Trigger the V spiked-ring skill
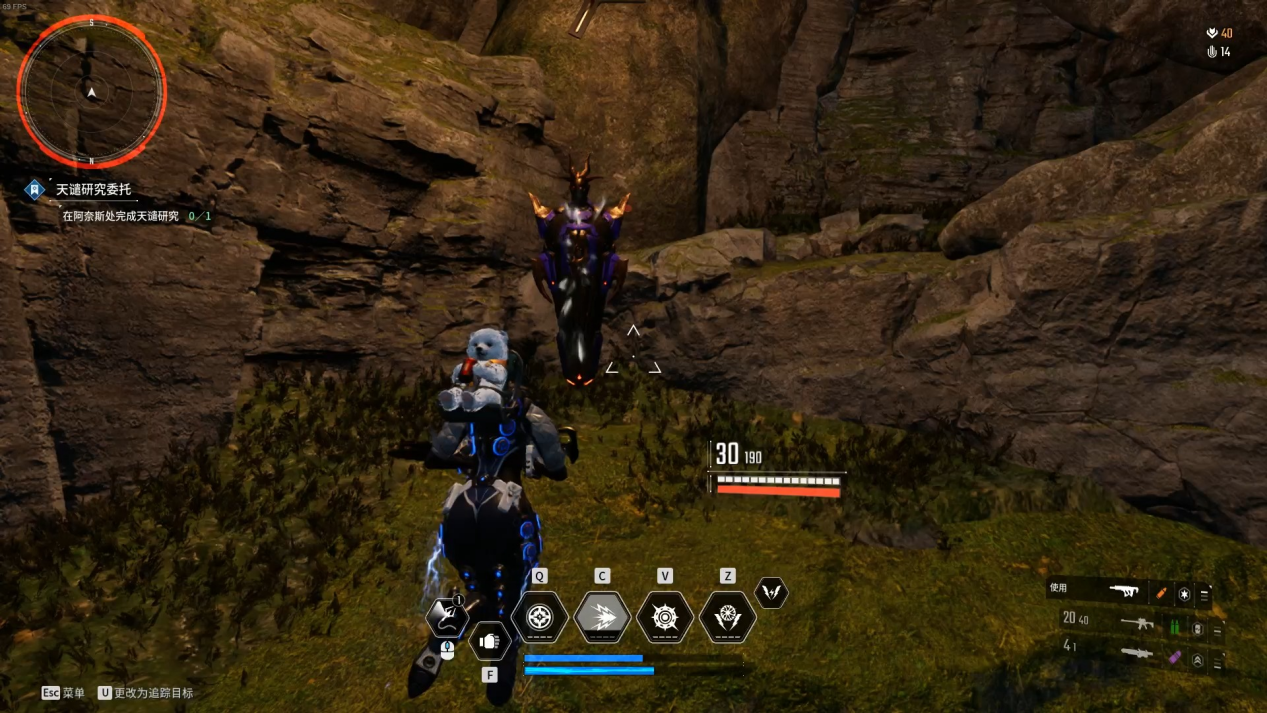The width and height of the screenshot is (1267, 713). 665,617
